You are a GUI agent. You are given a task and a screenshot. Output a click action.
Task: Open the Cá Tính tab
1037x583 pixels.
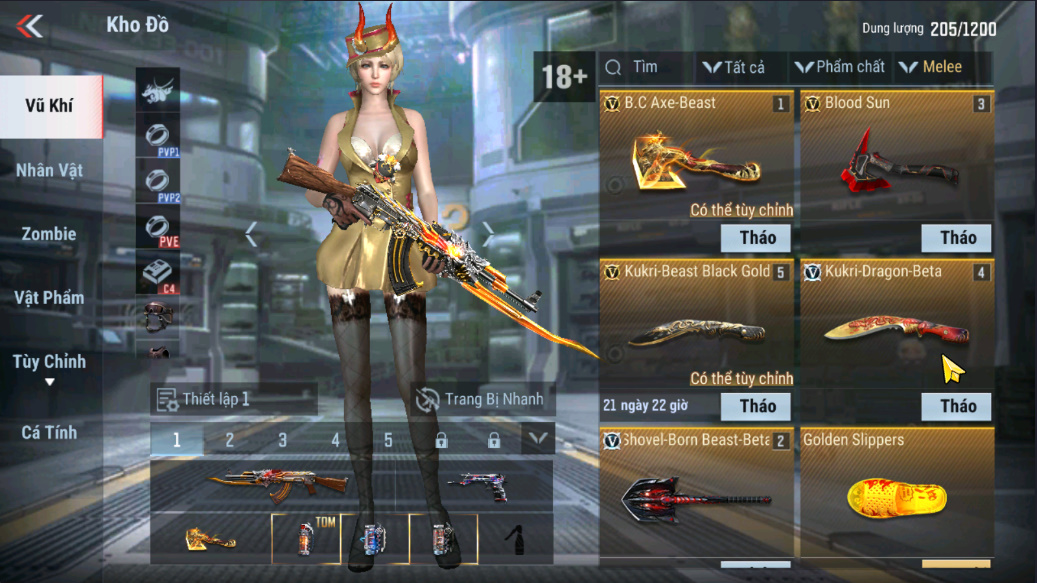click(50, 433)
